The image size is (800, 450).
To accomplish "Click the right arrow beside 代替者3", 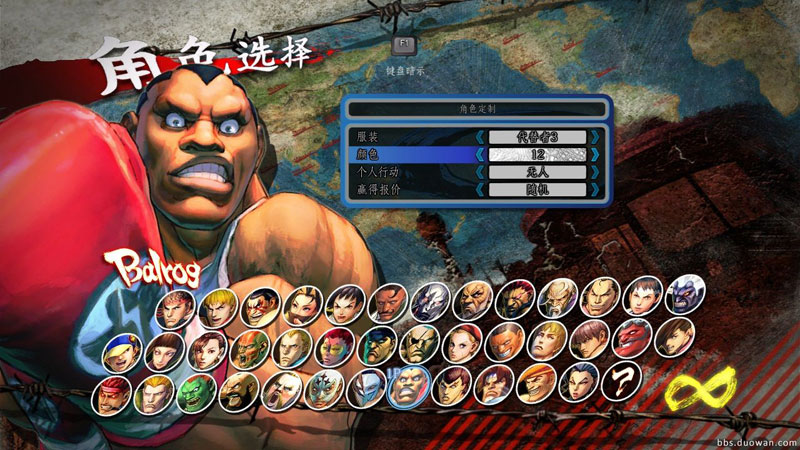I will 595,136.
